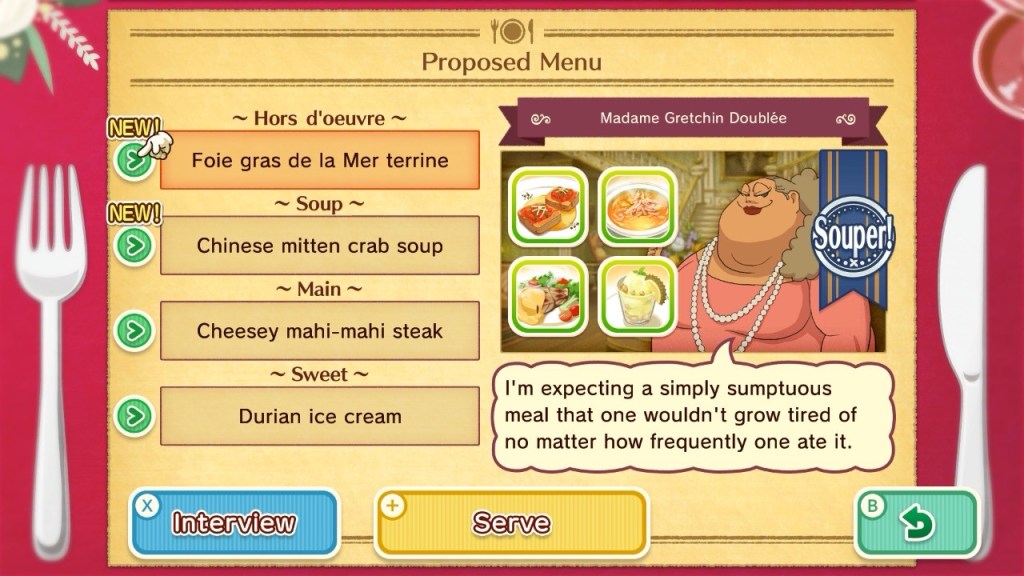The width and height of the screenshot is (1024, 576).
Task: Go back with the green return arrow
Action: (916, 523)
